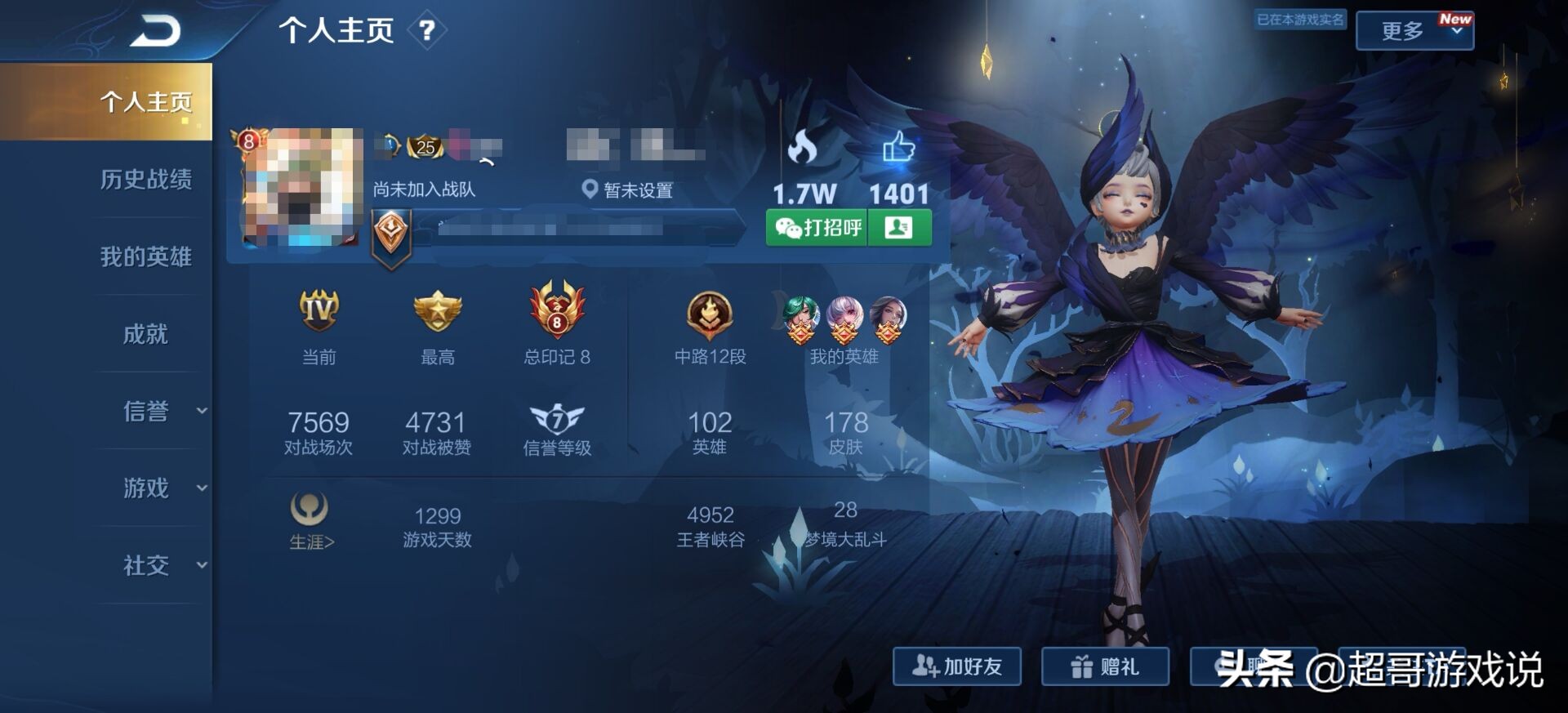Open the 成就 achievements tab
1568x713 pixels.
(x=147, y=335)
